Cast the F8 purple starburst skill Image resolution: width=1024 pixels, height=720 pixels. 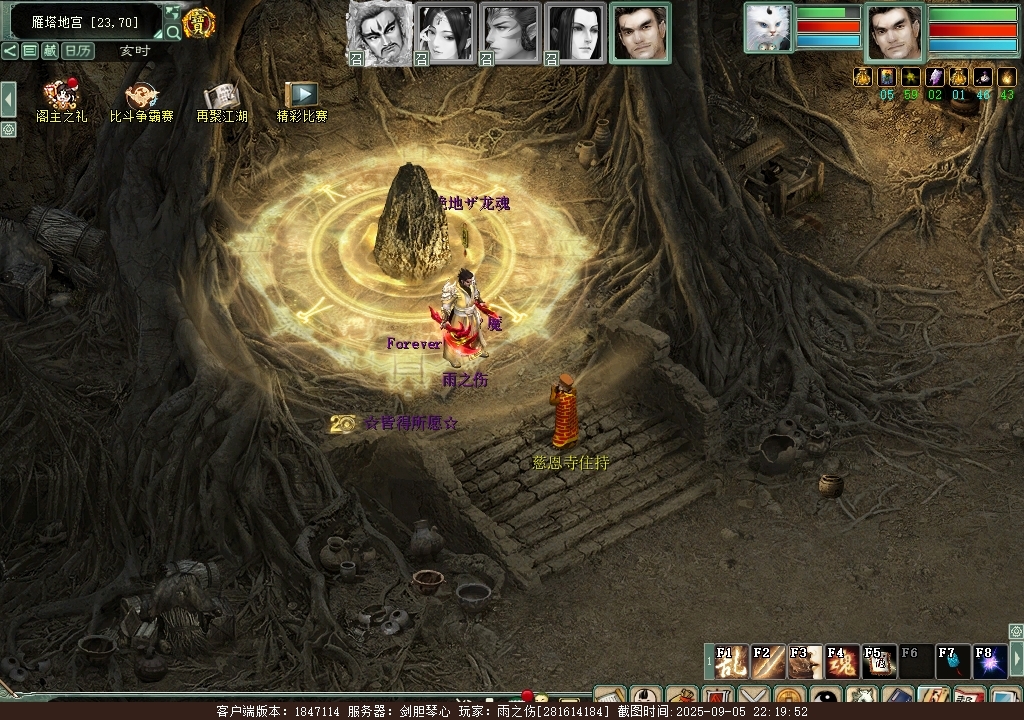coord(990,662)
